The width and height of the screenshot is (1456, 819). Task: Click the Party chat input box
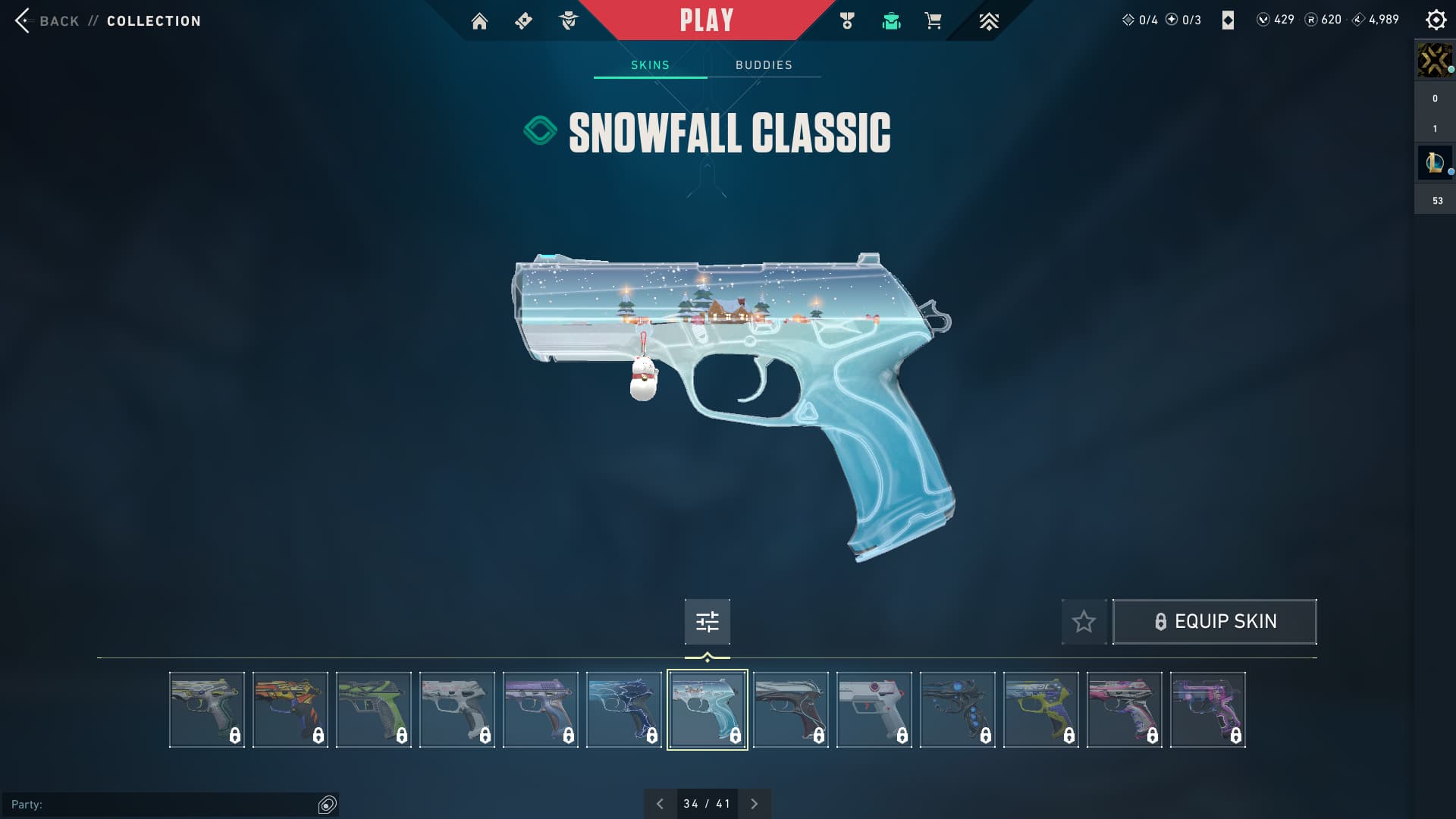(163, 805)
